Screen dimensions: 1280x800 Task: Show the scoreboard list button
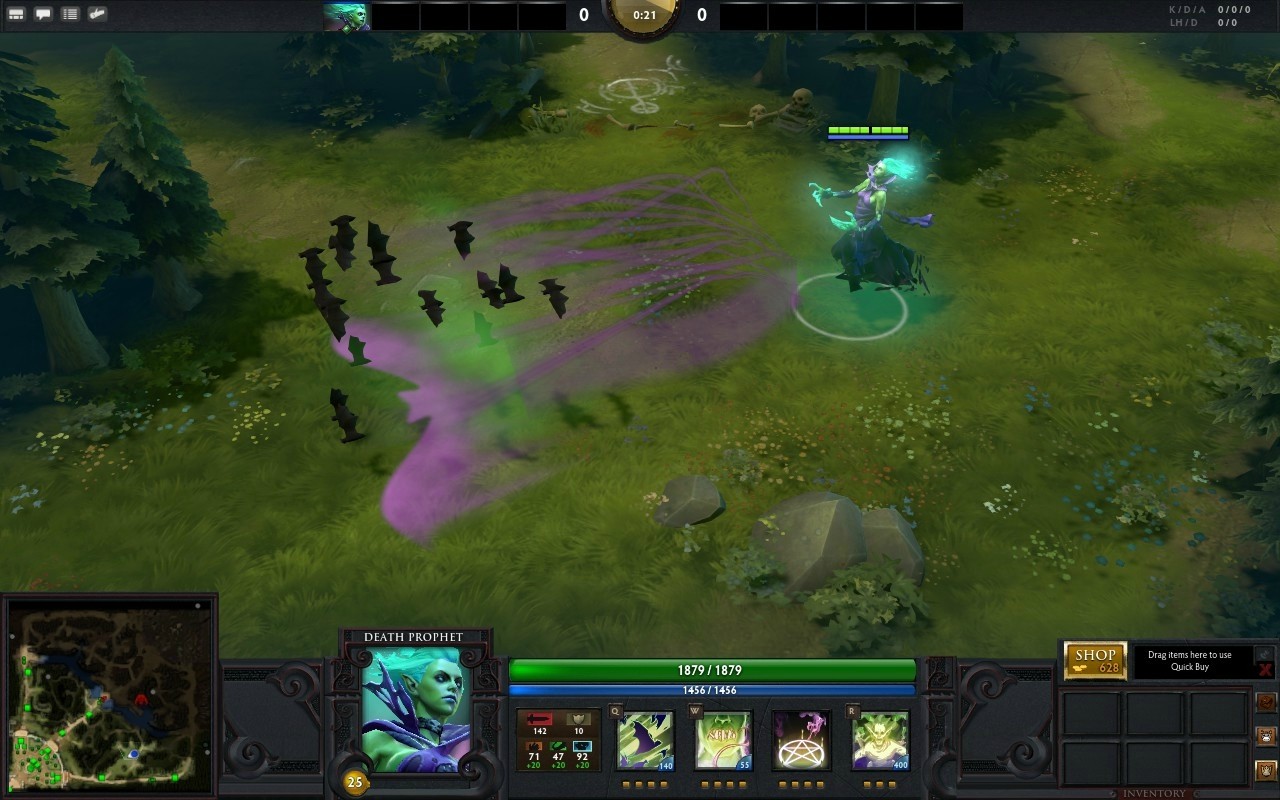point(70,14)
